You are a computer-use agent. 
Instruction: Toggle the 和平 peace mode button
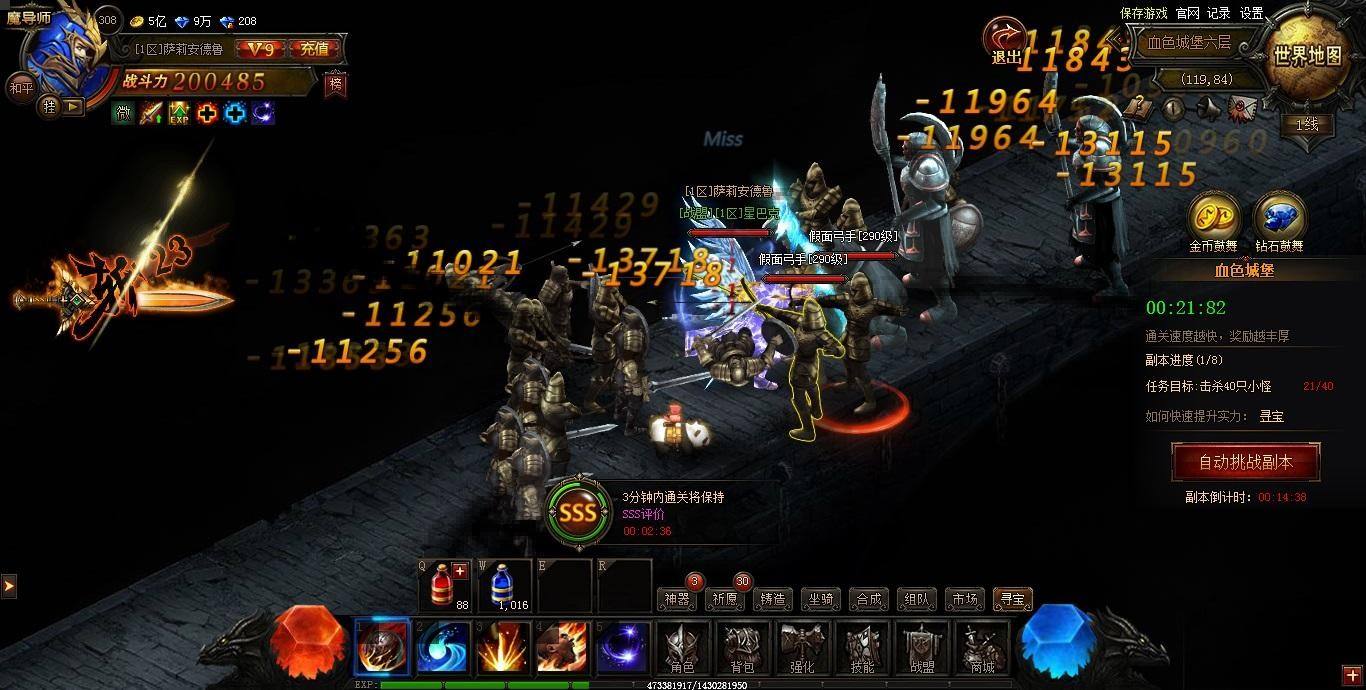click(20, 87)
